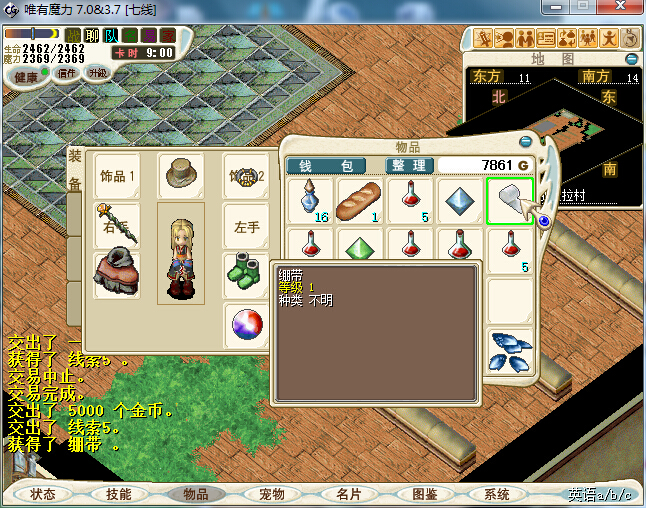This screenshot has width=646, height=508.
Task: Select the bandage item slot
Action: 510,201
